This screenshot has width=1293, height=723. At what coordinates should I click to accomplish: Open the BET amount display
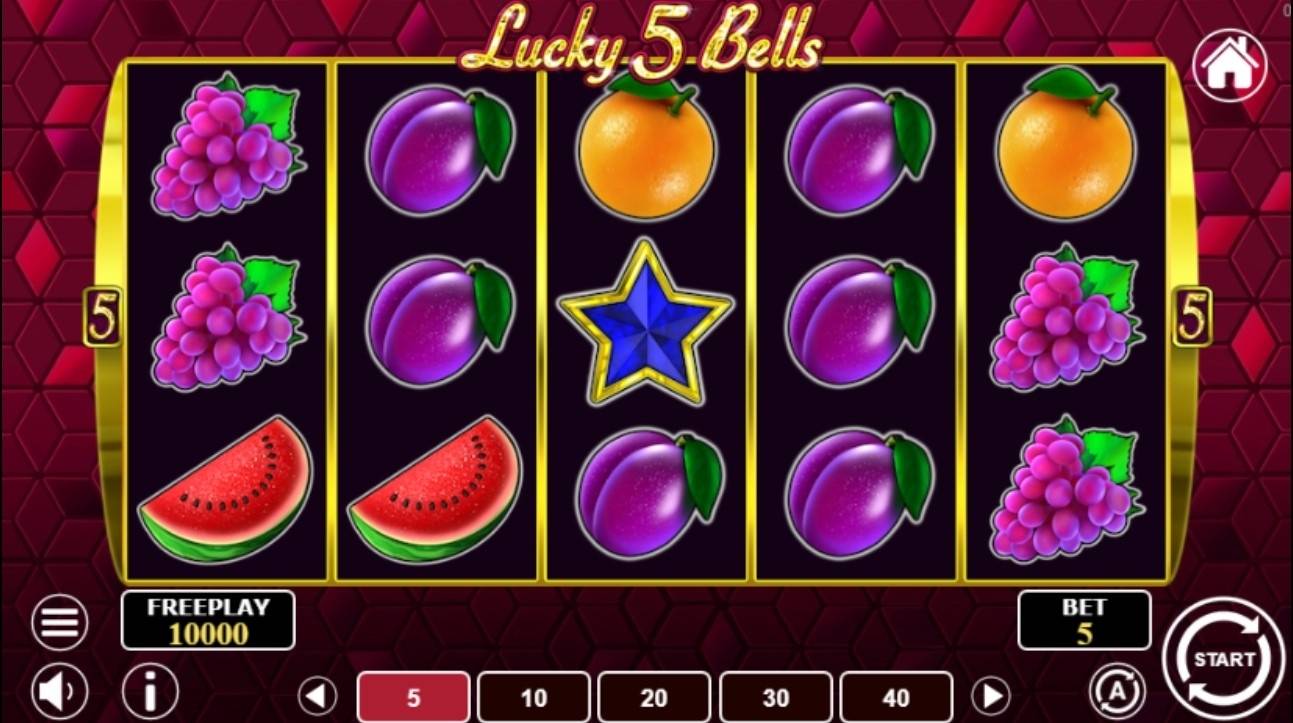pos(1083,620)
